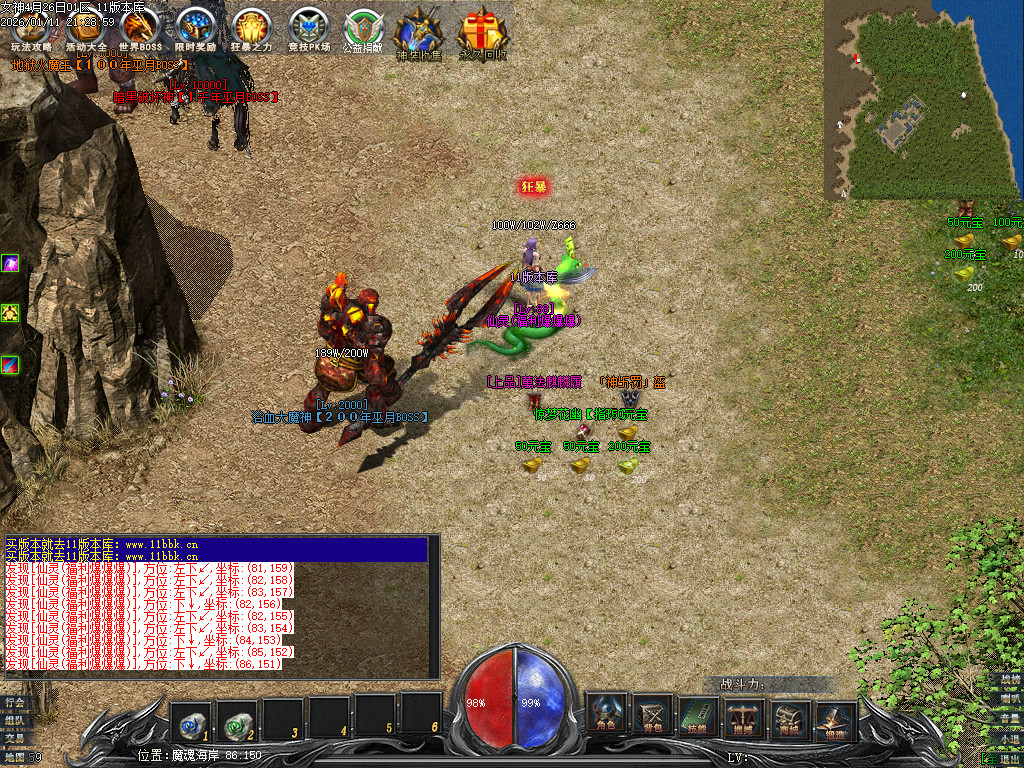Open the 狂暴之力 berserk power icon
This screenshot has width=1024, height=768.
pyautogui.click(x=251, y=28)
